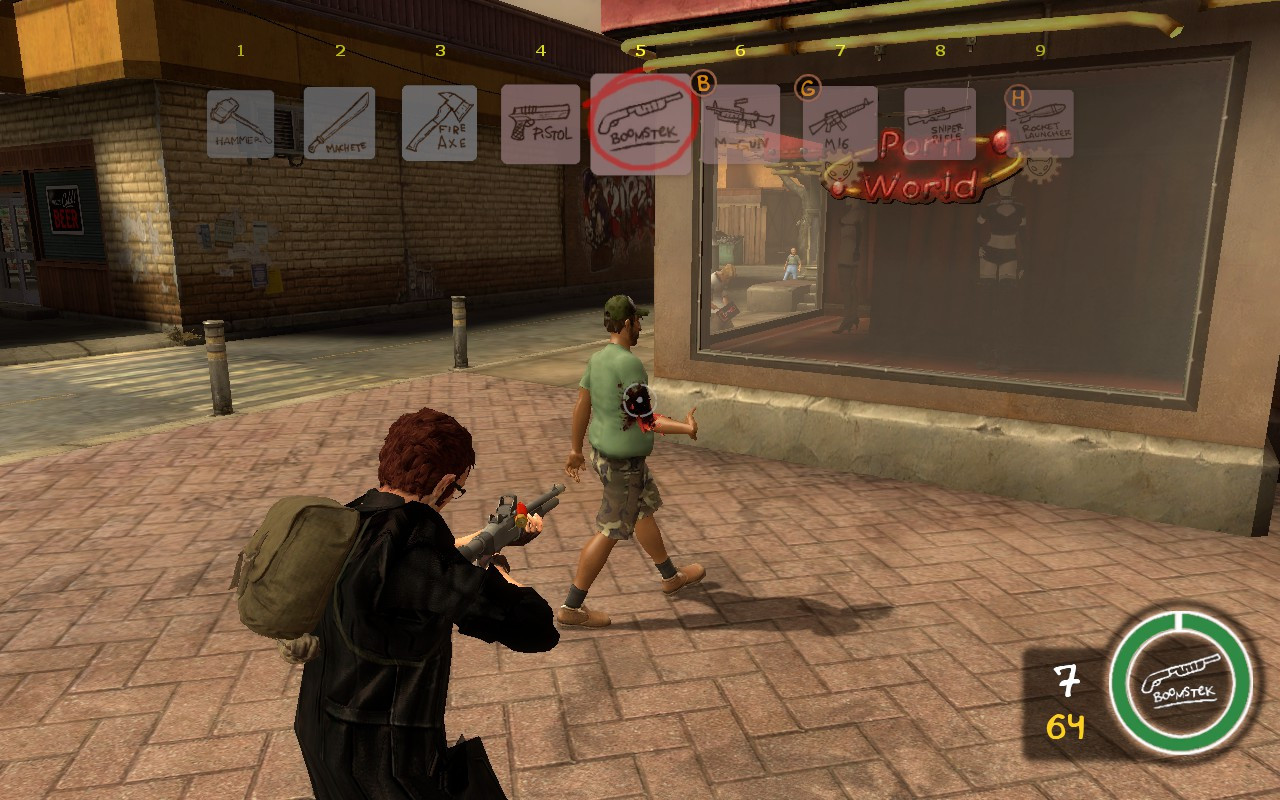Viewport: 1280px width, 800px height.
Task: Toggle the B badge on the M-Gun slot
Action: pyautogui.click(x=703, y=85)
